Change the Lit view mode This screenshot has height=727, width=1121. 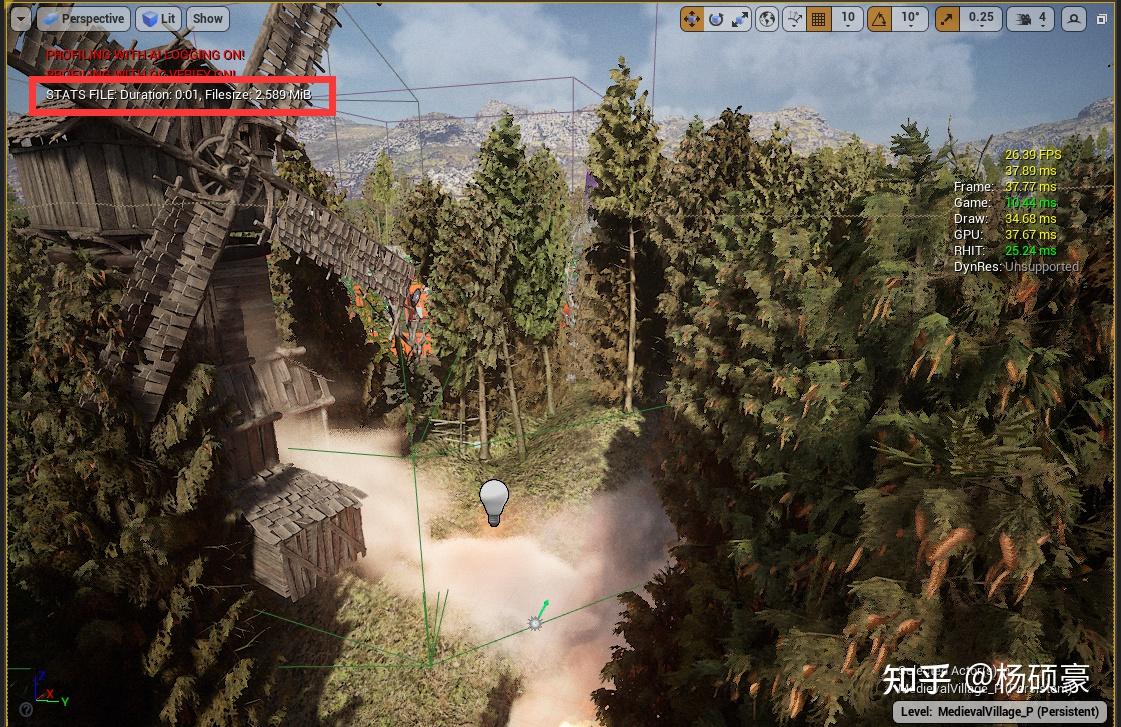pos(158,18)
